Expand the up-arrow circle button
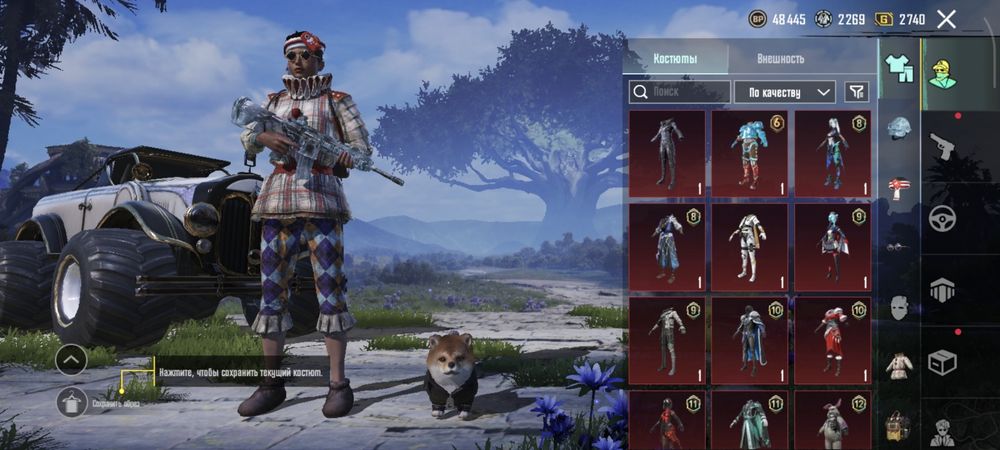The image size is (1000, 450). pyautogui.click(x=71, y=359)
